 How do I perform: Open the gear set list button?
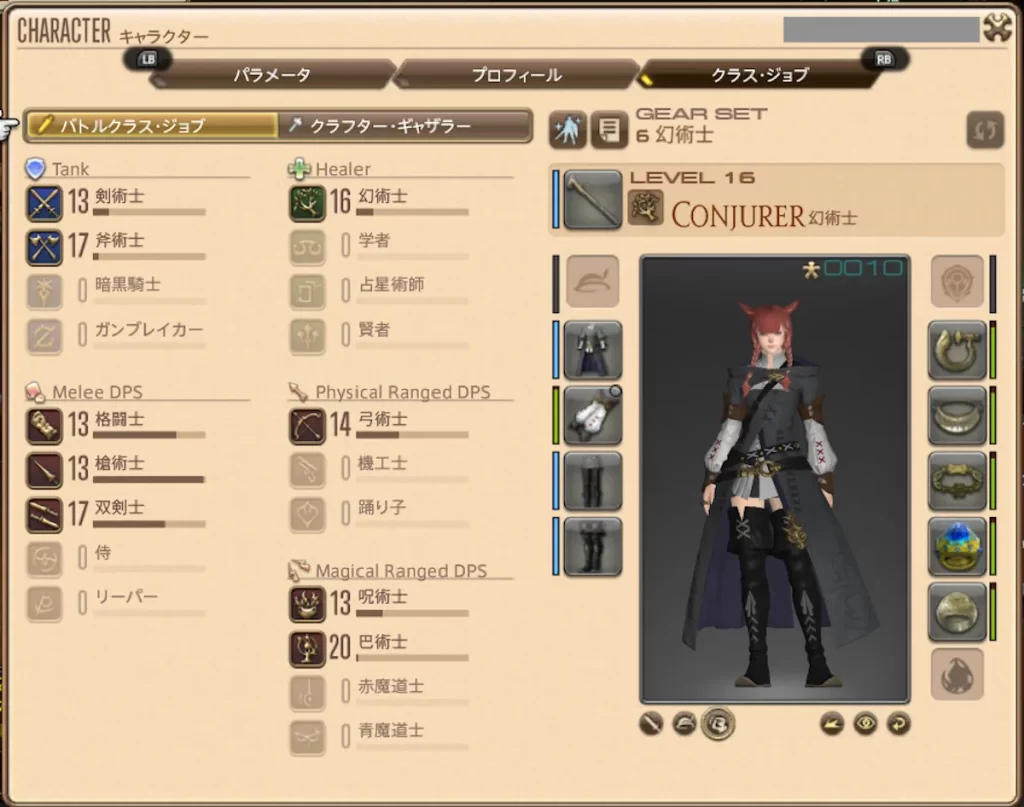click(608, 130)
